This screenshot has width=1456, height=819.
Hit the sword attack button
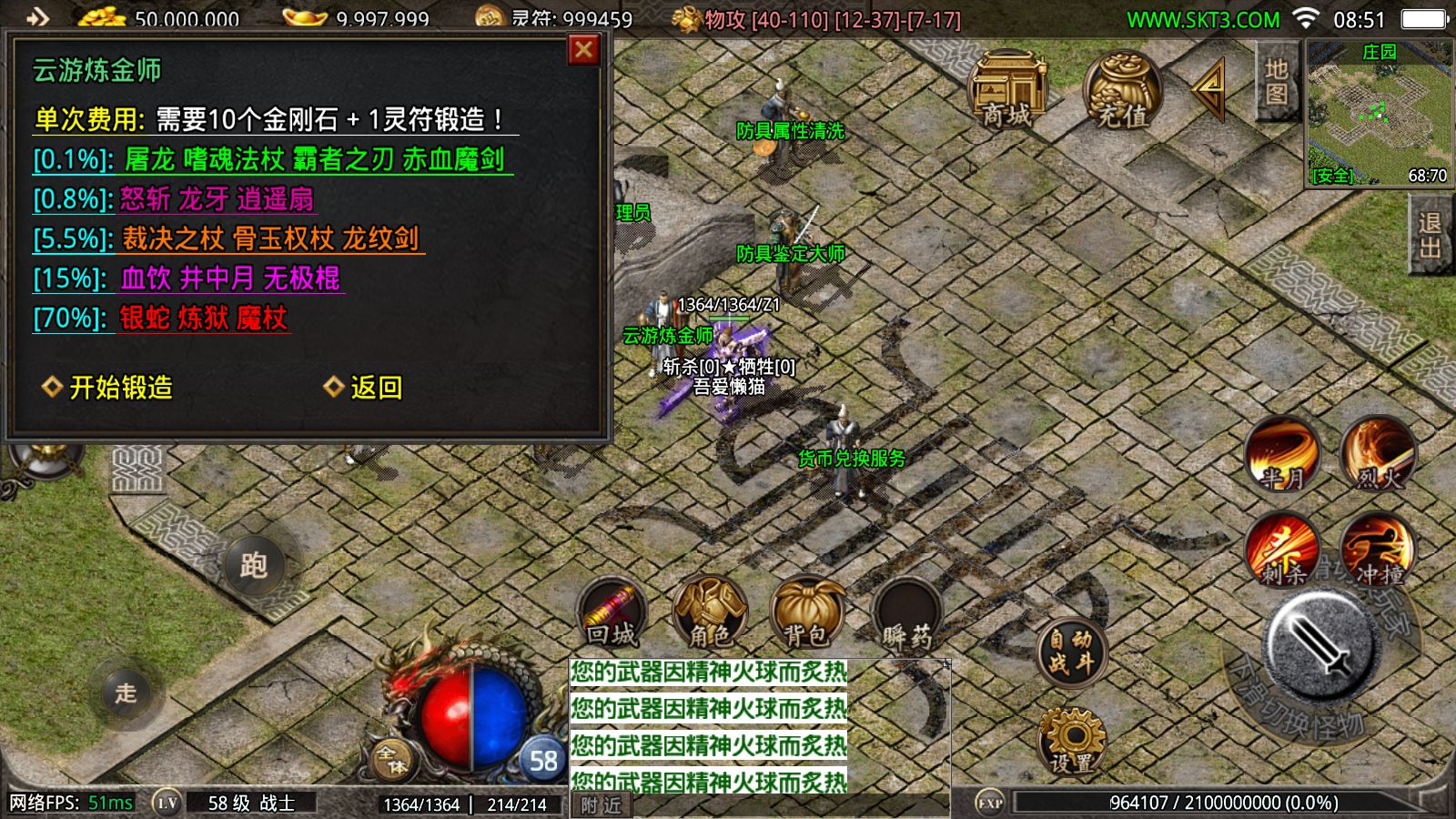(1324, 643)
